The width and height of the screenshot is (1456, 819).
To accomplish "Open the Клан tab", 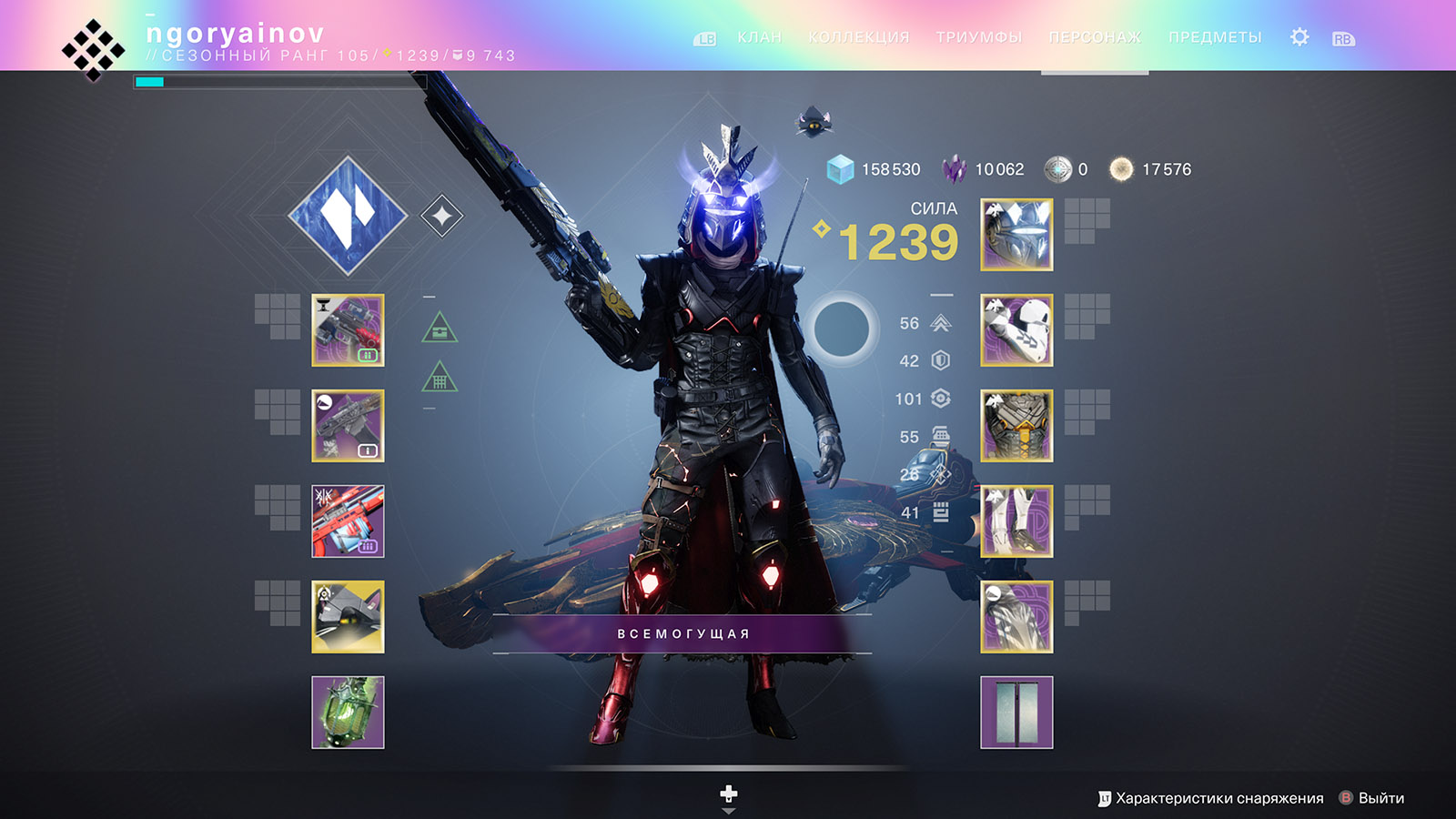I will 759,37.
